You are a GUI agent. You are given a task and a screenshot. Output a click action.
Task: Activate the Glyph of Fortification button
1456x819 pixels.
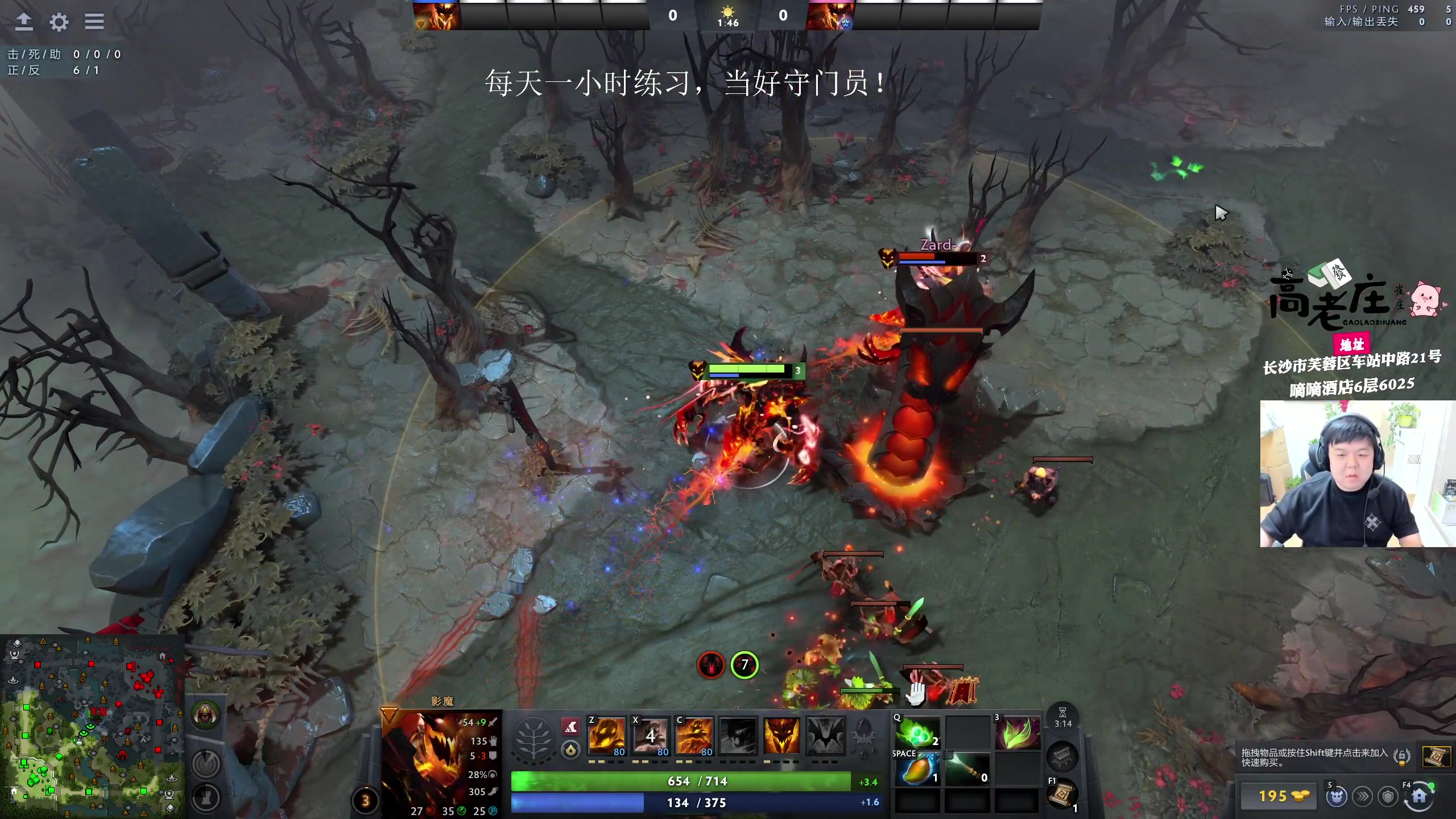point(205,797)
